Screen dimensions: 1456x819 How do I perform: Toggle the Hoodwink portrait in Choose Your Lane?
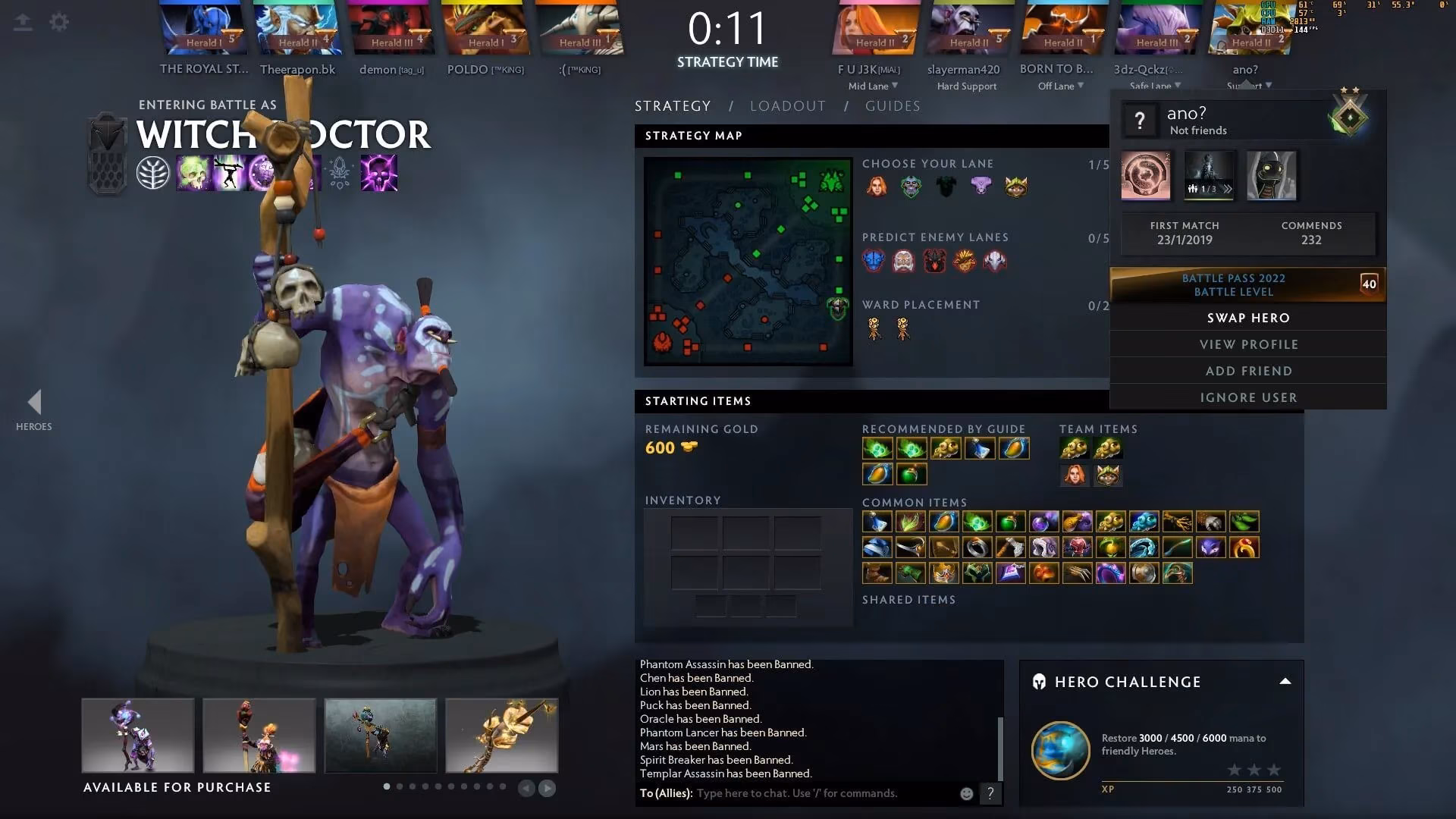point(1016,186)
